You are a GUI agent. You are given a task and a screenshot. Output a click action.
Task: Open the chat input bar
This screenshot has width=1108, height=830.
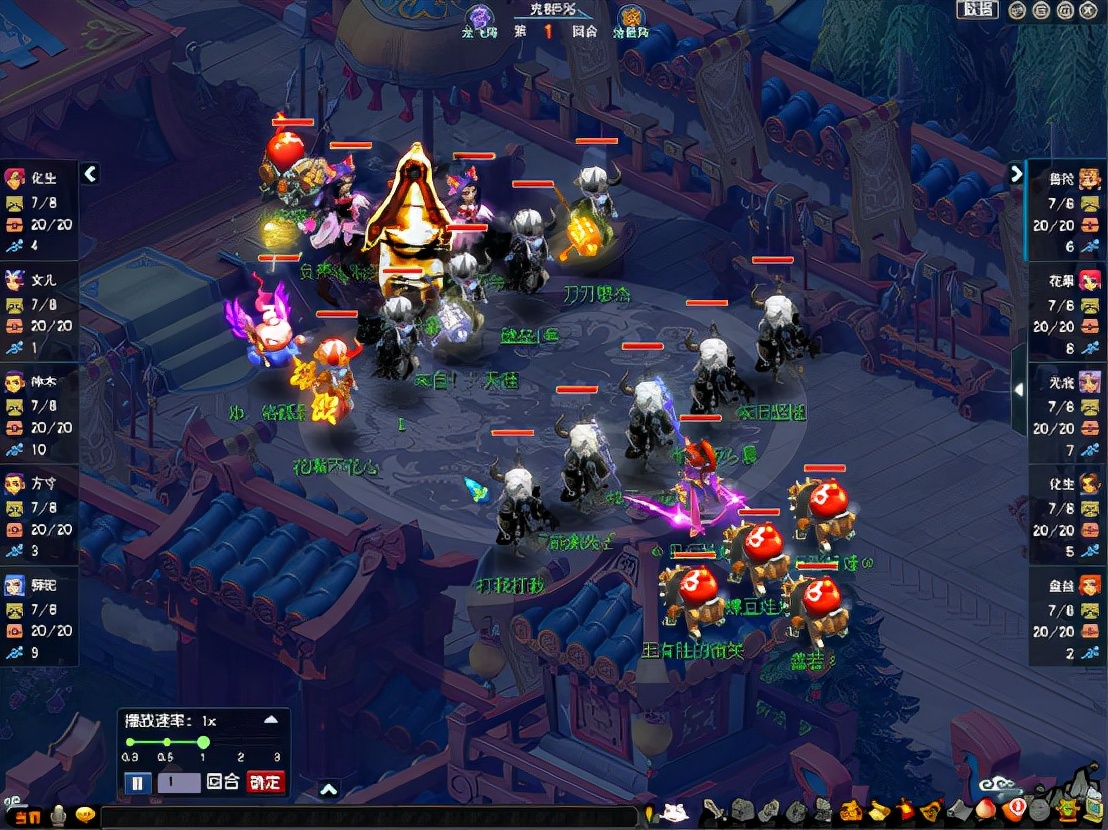coord(370,817)
